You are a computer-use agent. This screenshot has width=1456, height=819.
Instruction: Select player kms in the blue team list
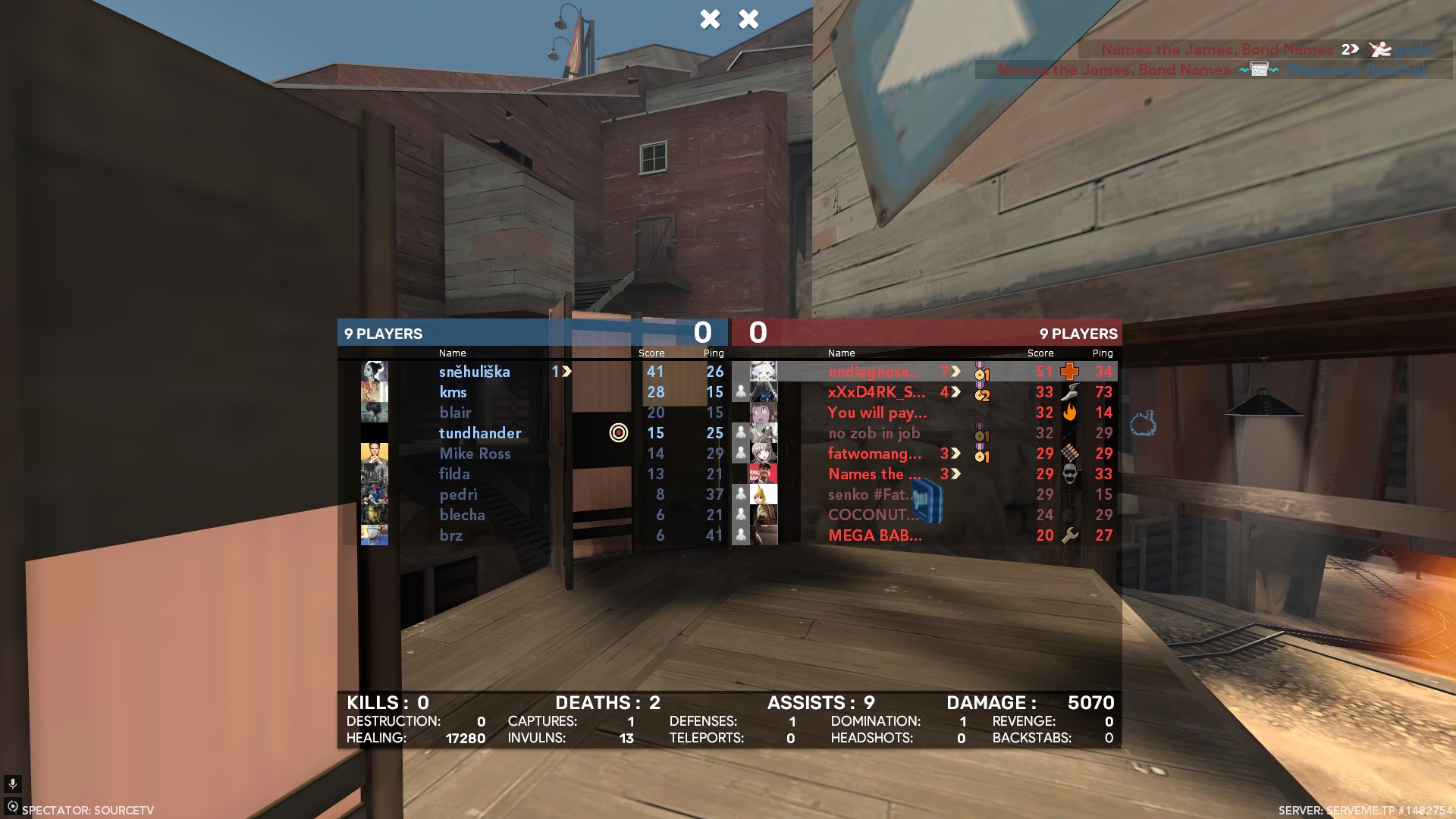click(453, 392)
